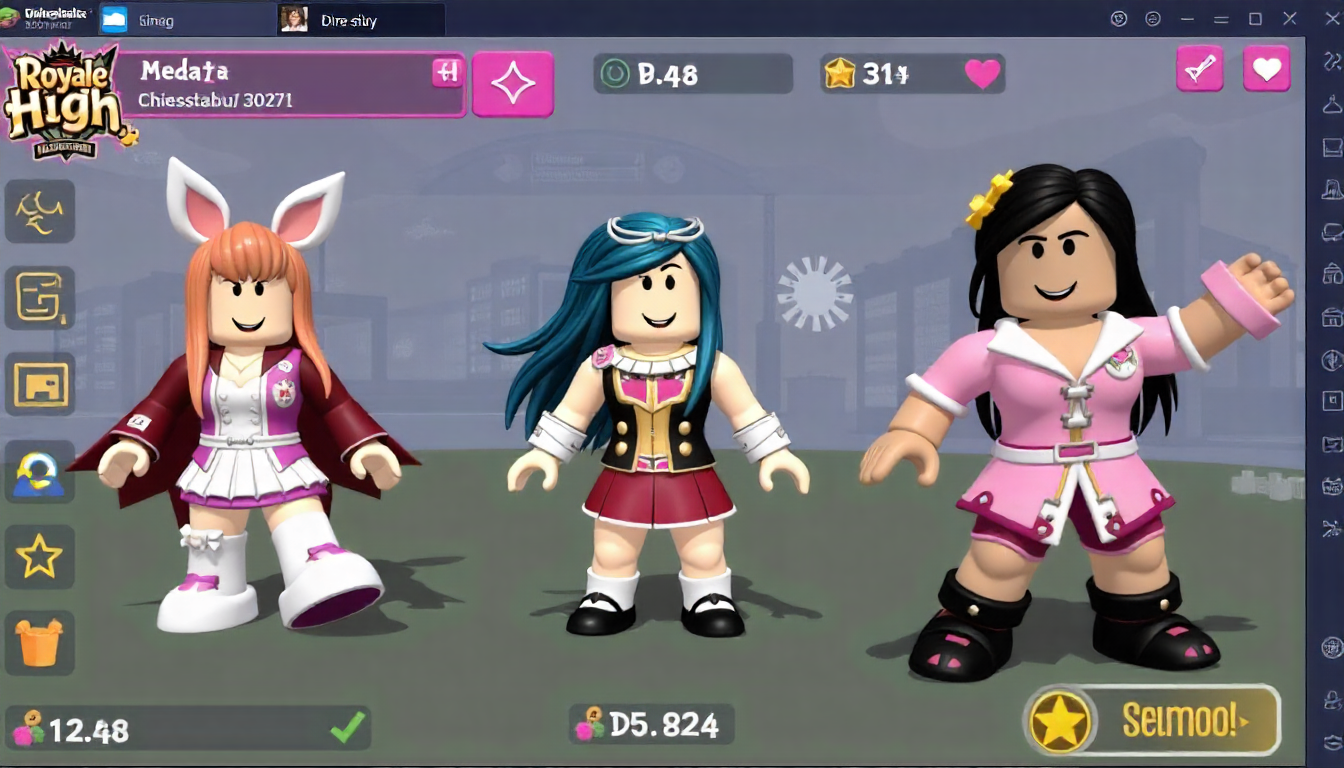Viewport: 1344px width, 768px height.
Task: Click the pink wand button
Action: click(1199, 69)
